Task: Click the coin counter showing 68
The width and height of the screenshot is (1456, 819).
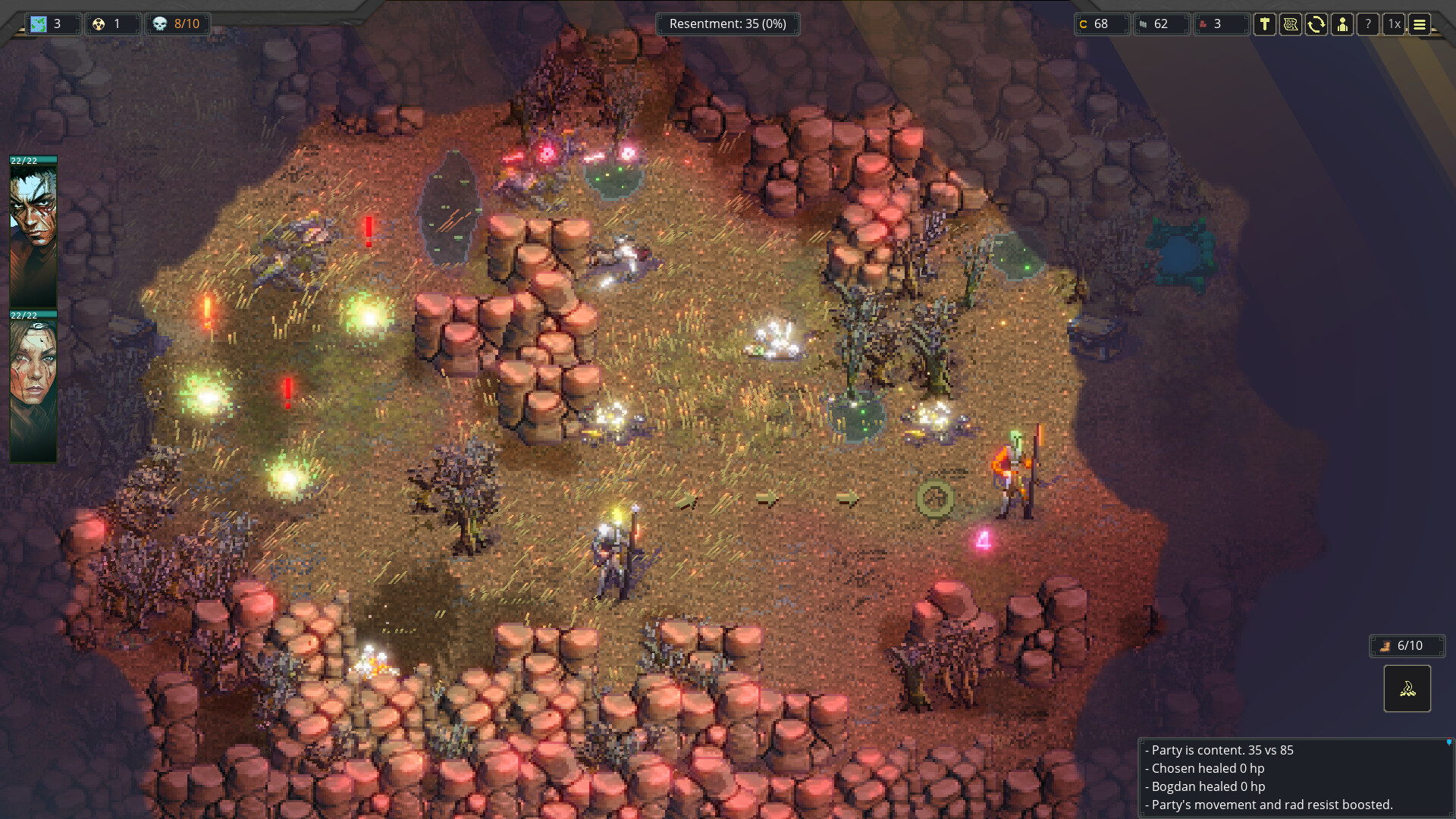Action: 1101,24
